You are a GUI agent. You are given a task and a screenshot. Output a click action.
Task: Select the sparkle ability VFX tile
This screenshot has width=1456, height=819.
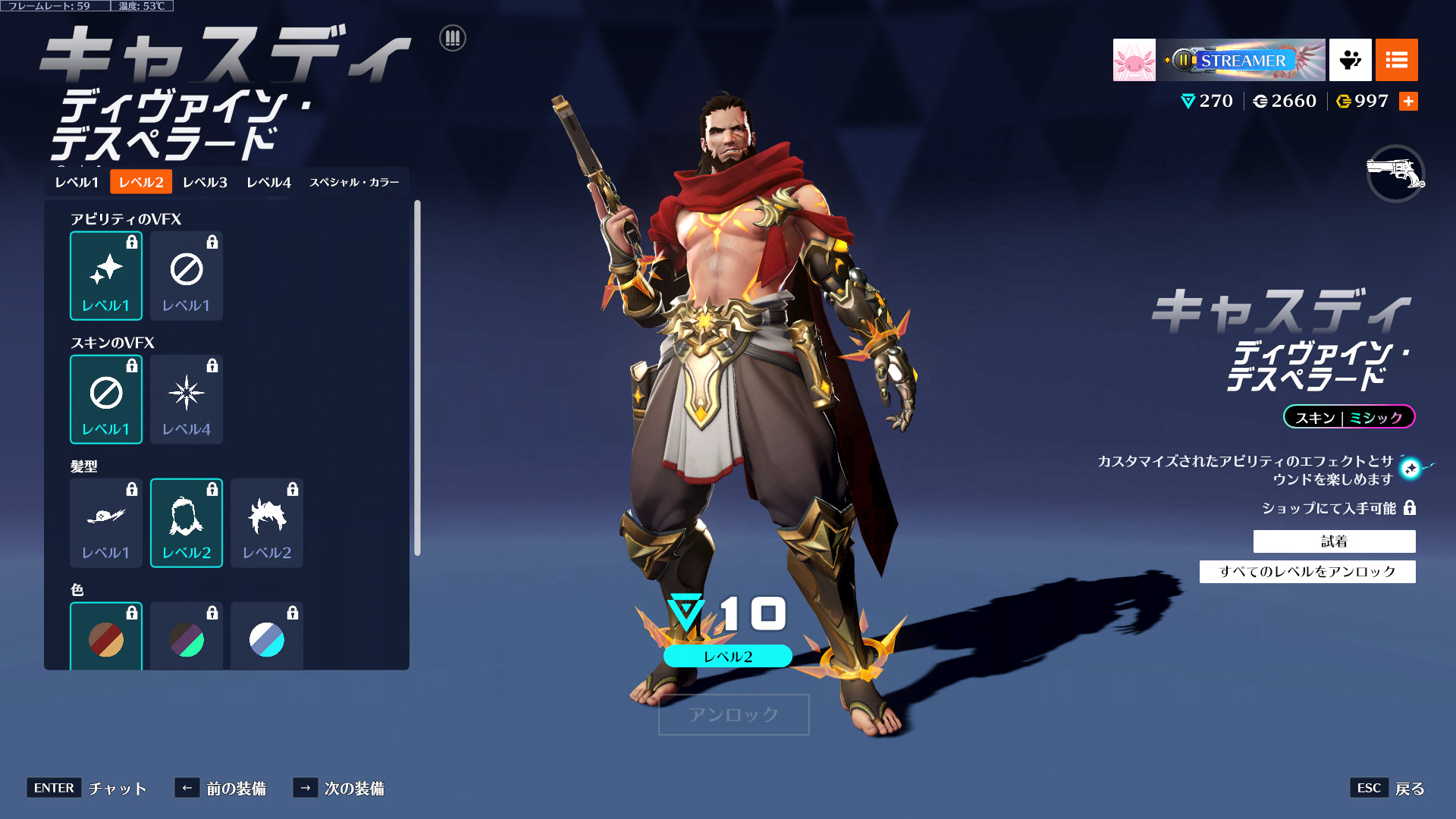pos(106,275)
